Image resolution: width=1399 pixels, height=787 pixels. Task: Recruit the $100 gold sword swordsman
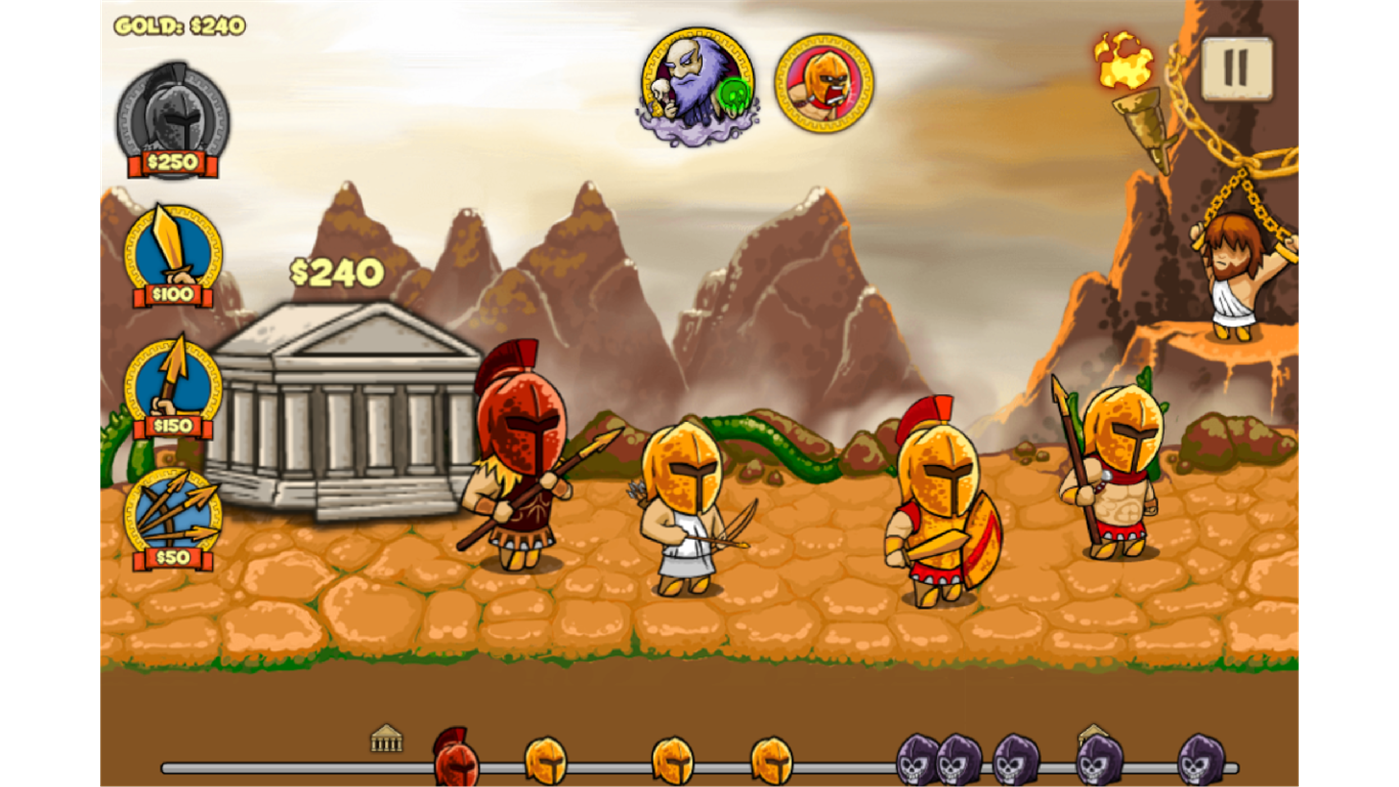pos(170,250)
